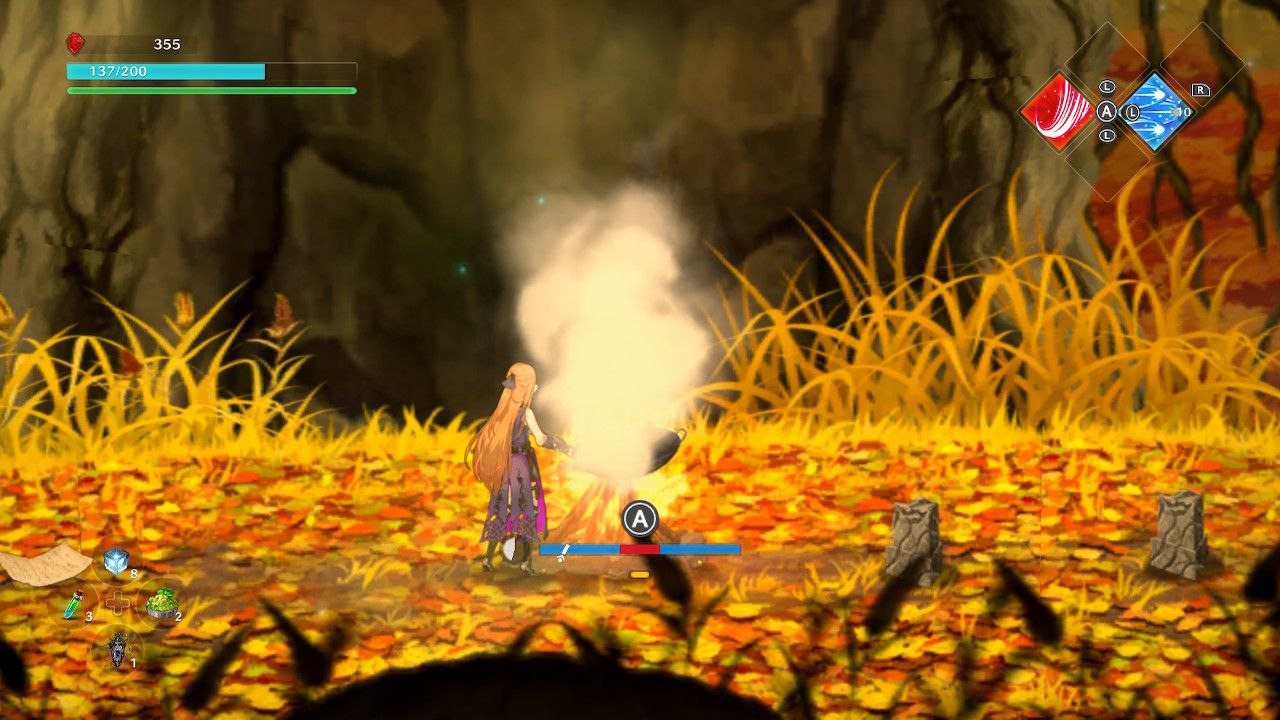This screenshot has height=720, width=1280.
Task: Activate the blue comet skill icon
Action: (x=1155, y=111)
